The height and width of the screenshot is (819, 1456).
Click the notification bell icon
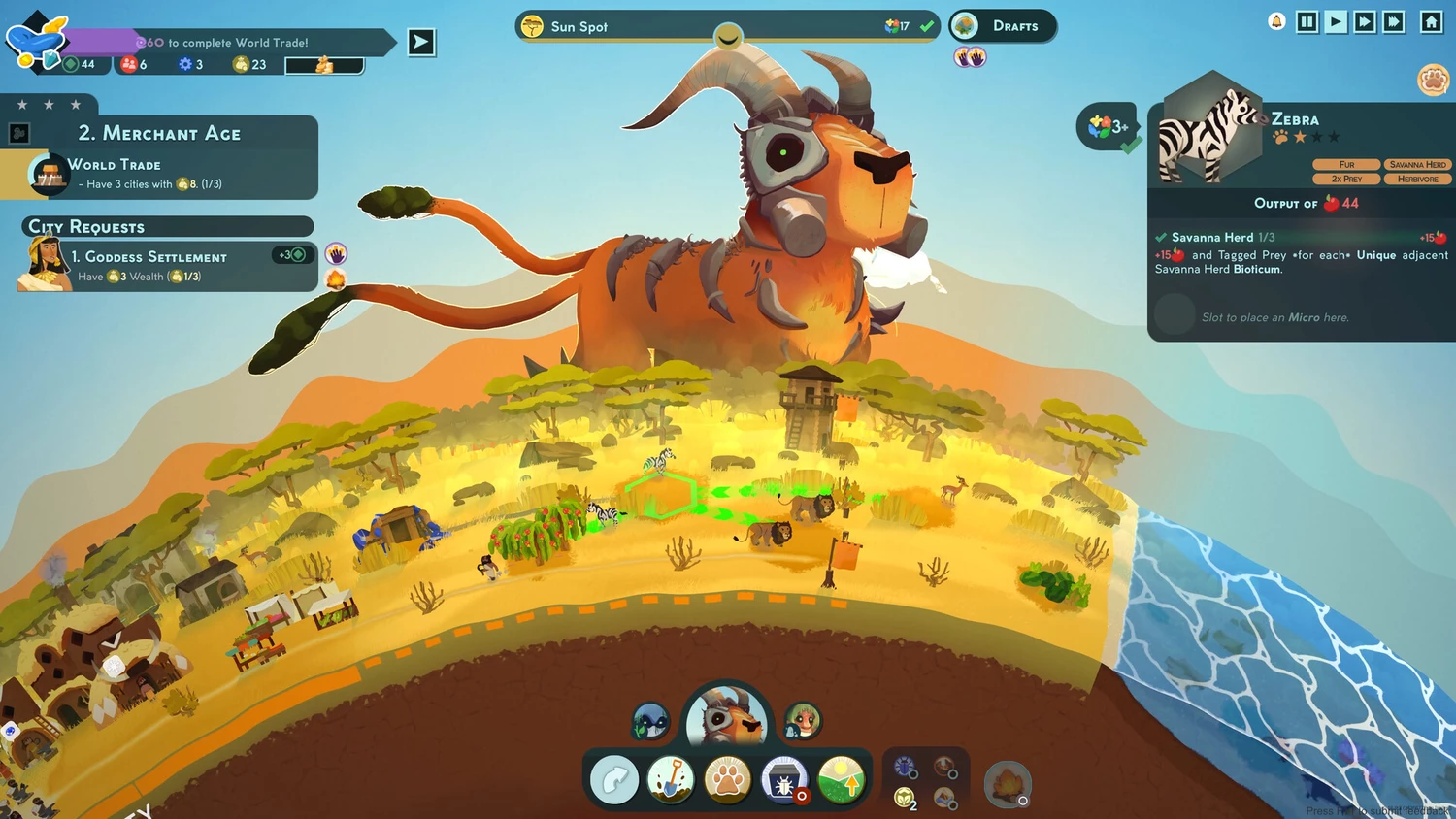tap(1277, 21)
